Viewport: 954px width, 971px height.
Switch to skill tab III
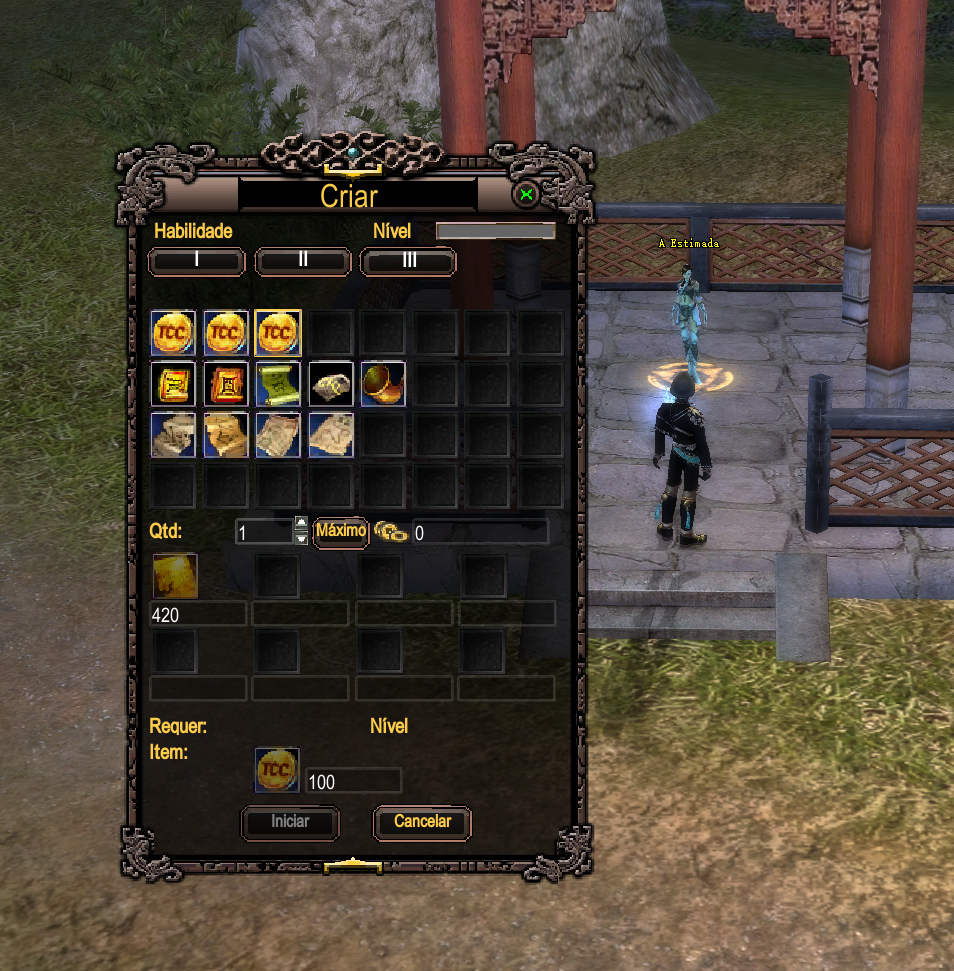pos(408,261)
